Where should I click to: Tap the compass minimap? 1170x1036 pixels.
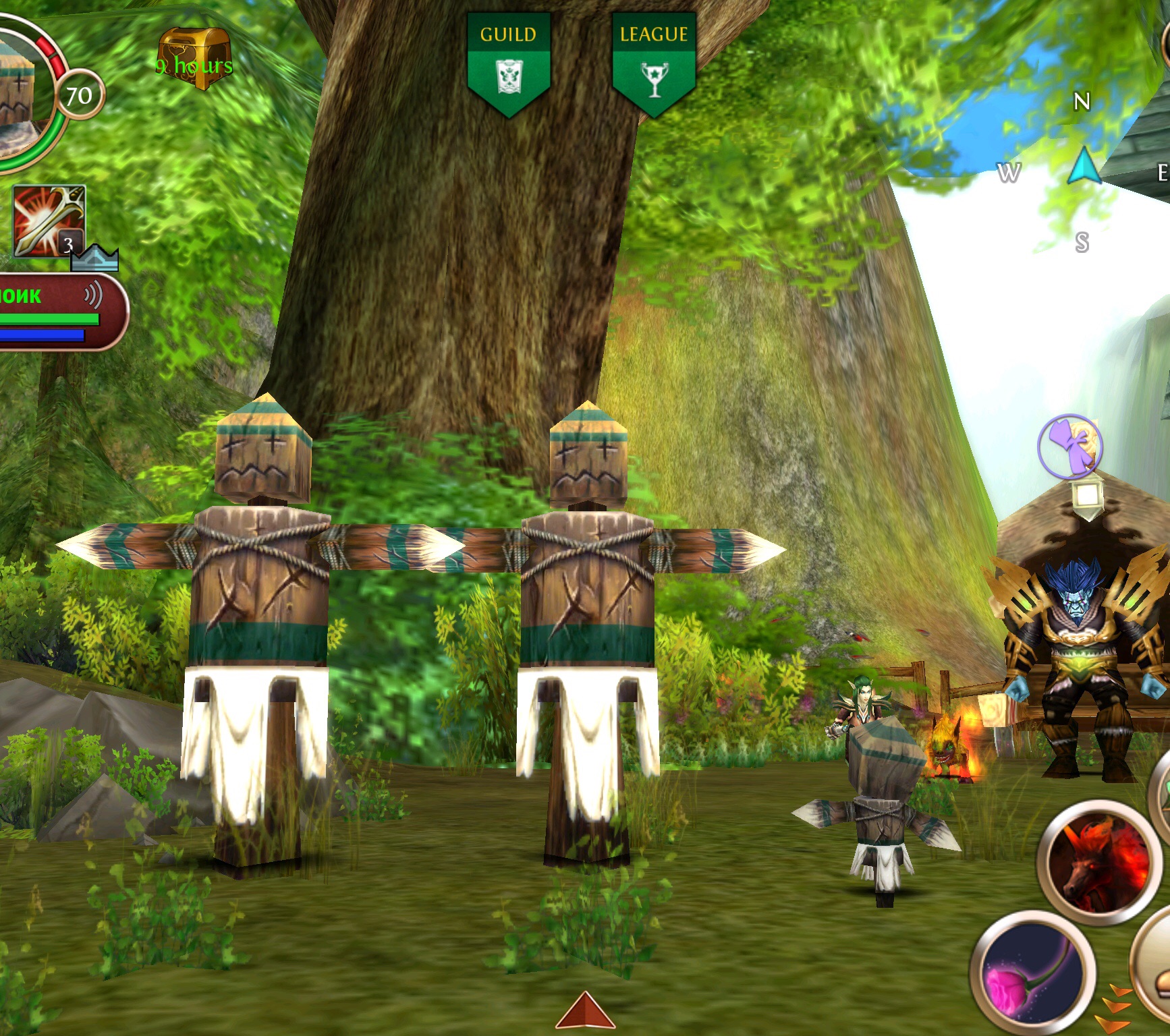click(x=1083, y=170)
